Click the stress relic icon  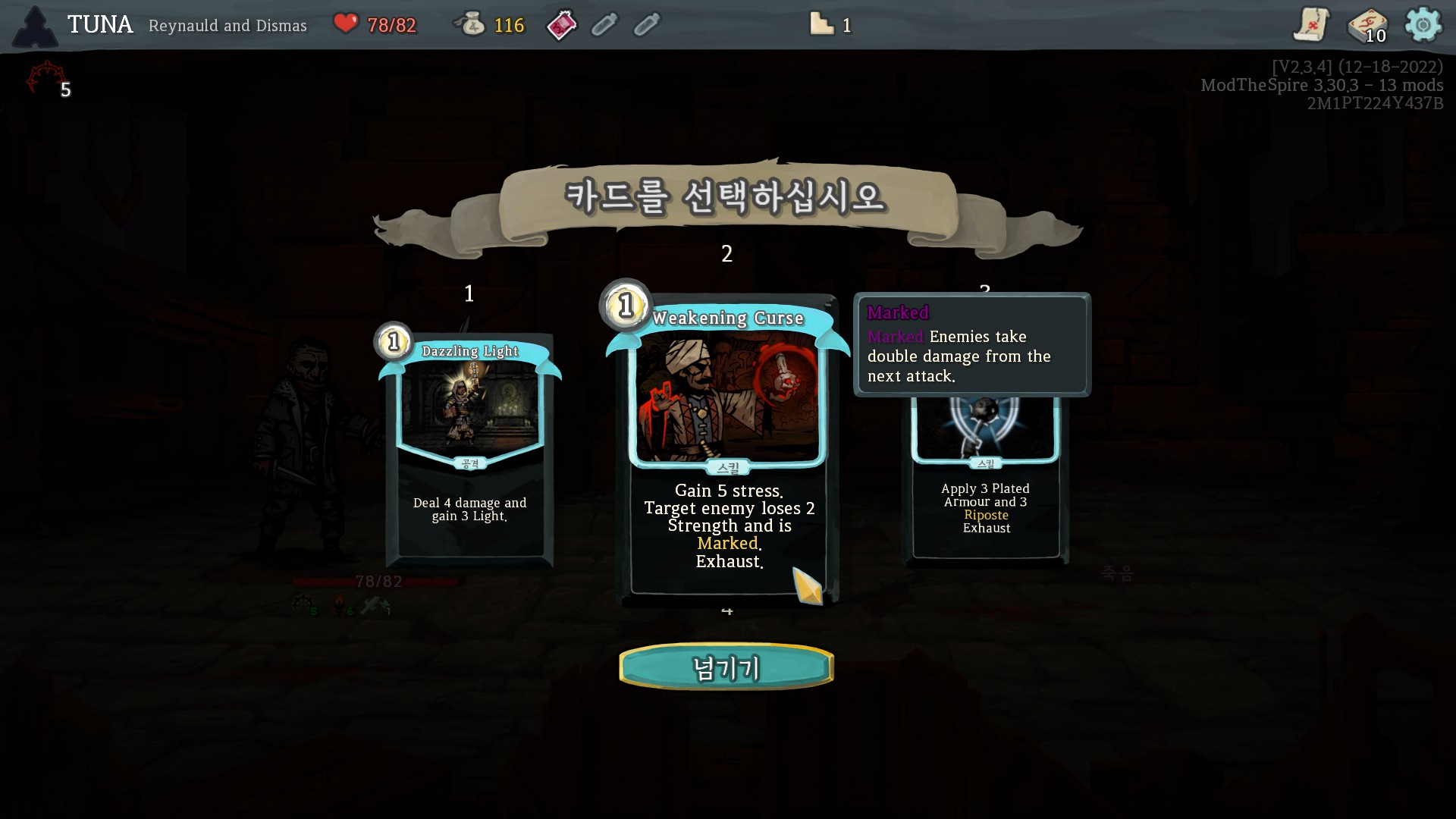pos(45,78)
